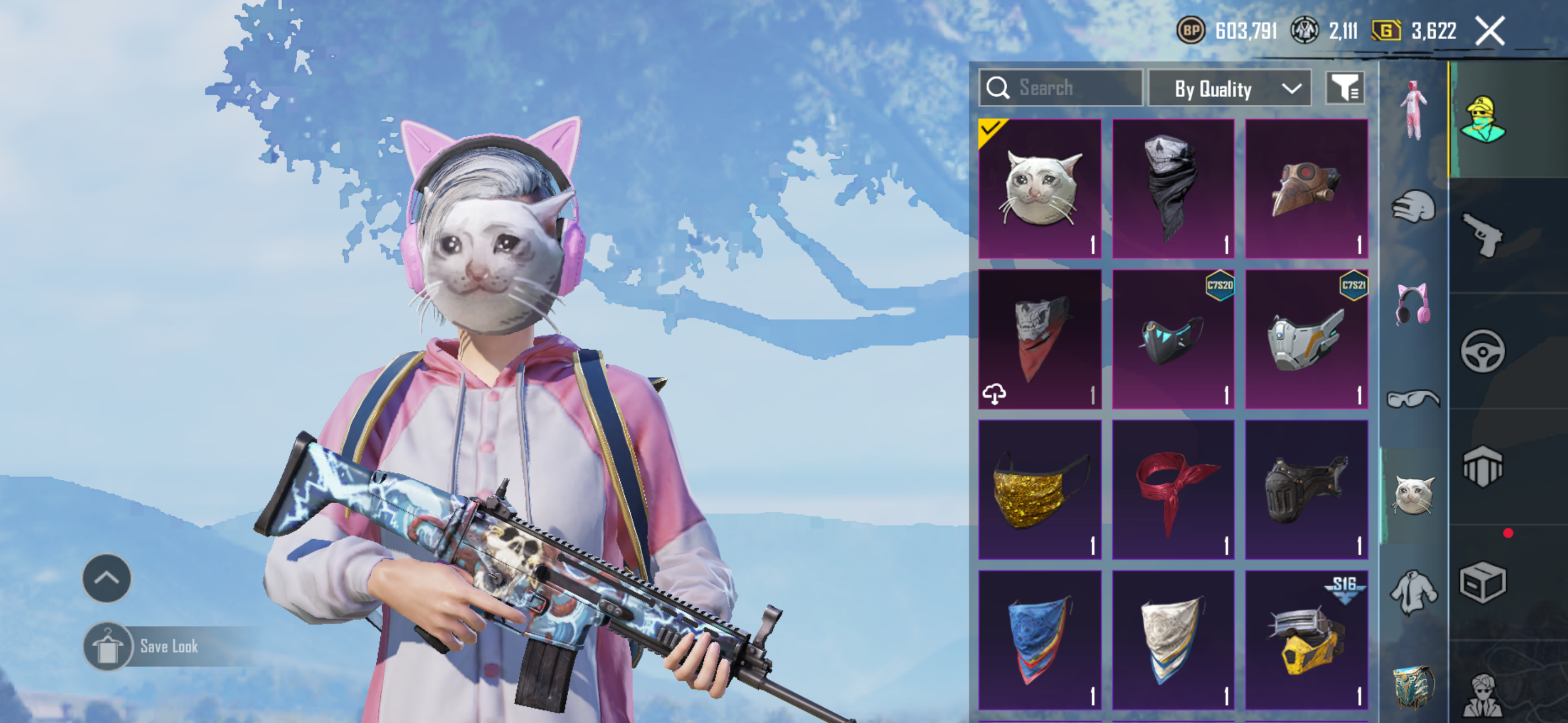The height and width of the screenshot is (723, 1568).
Task: Choose the S16 yellow goggles mask
Action: point(1306,639)
